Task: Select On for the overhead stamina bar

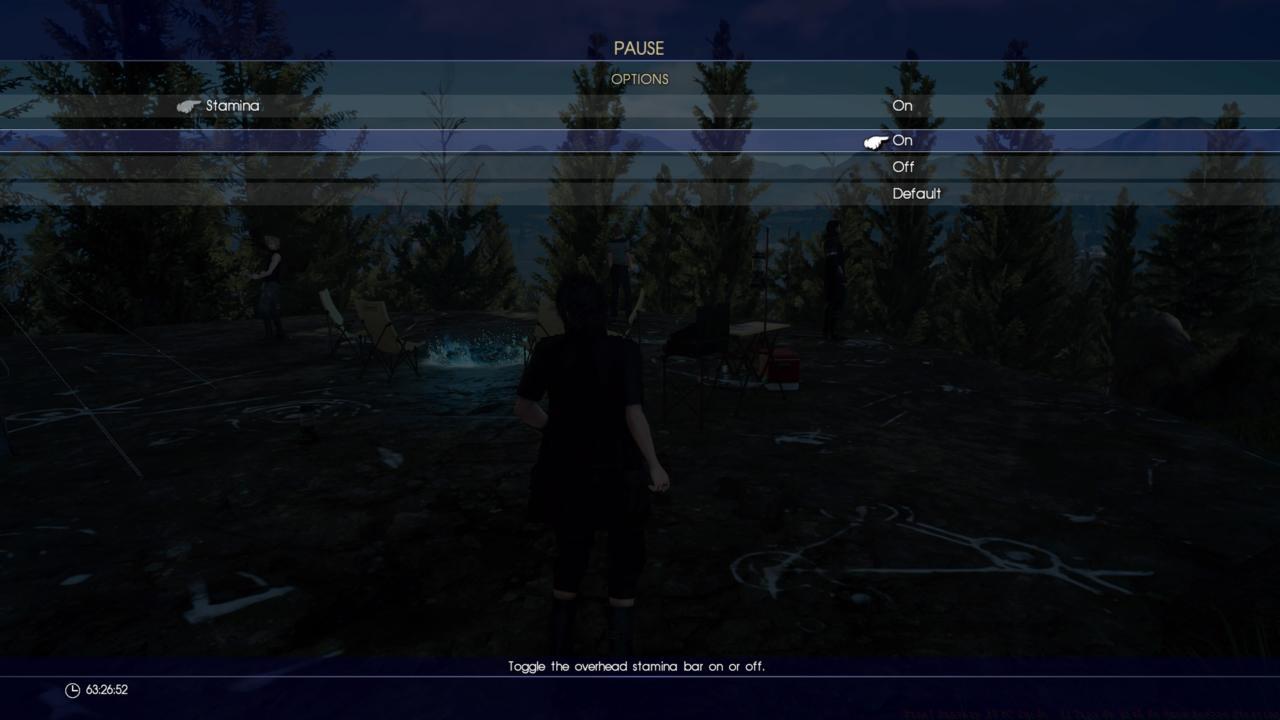Action: tap(903, 141)
